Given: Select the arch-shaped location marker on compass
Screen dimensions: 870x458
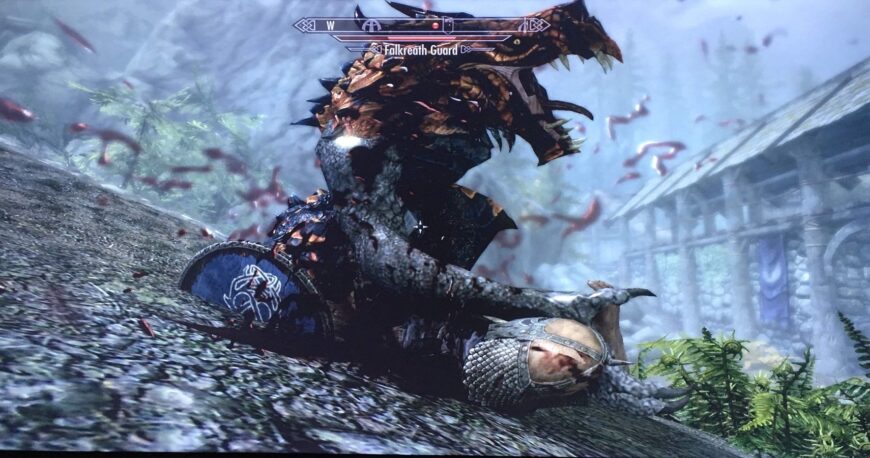Looking at the screenshot, I should coord(372,25).
